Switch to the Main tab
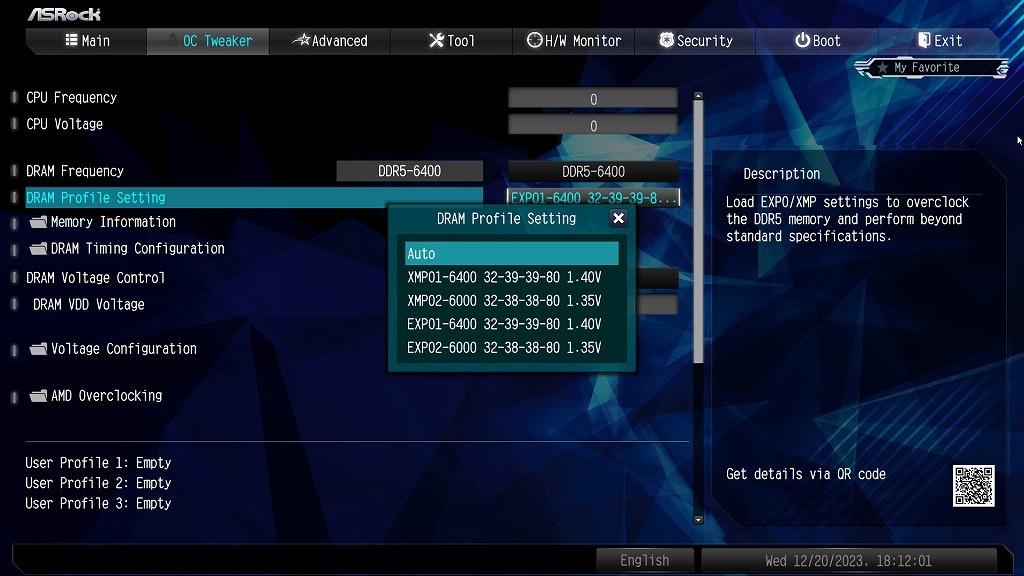The height and width of the screenshot is (576, 1024). 87,41
